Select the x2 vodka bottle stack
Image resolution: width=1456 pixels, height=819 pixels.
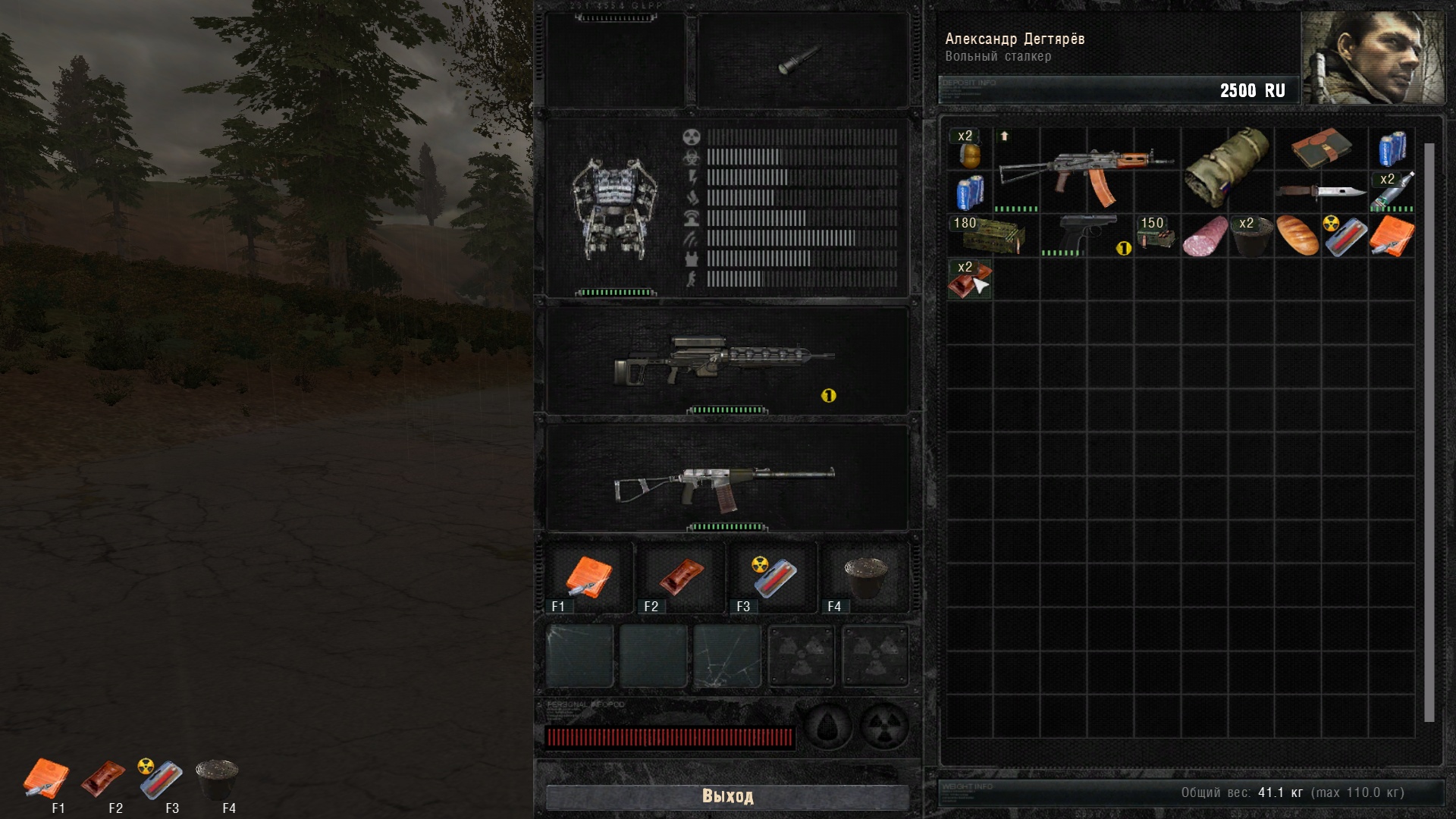pyautogui.click(x=1392, y=192)
